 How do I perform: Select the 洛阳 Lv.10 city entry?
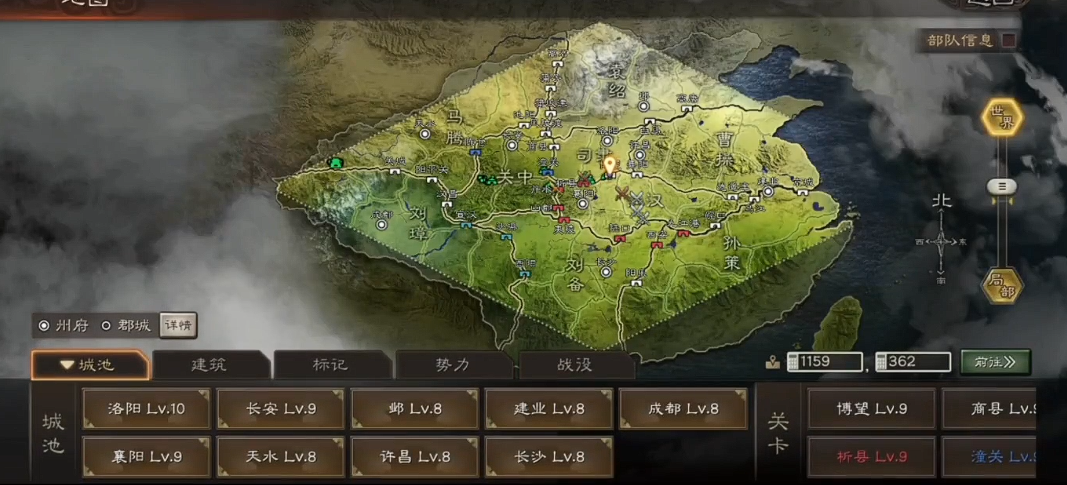[x=147, y=409]
